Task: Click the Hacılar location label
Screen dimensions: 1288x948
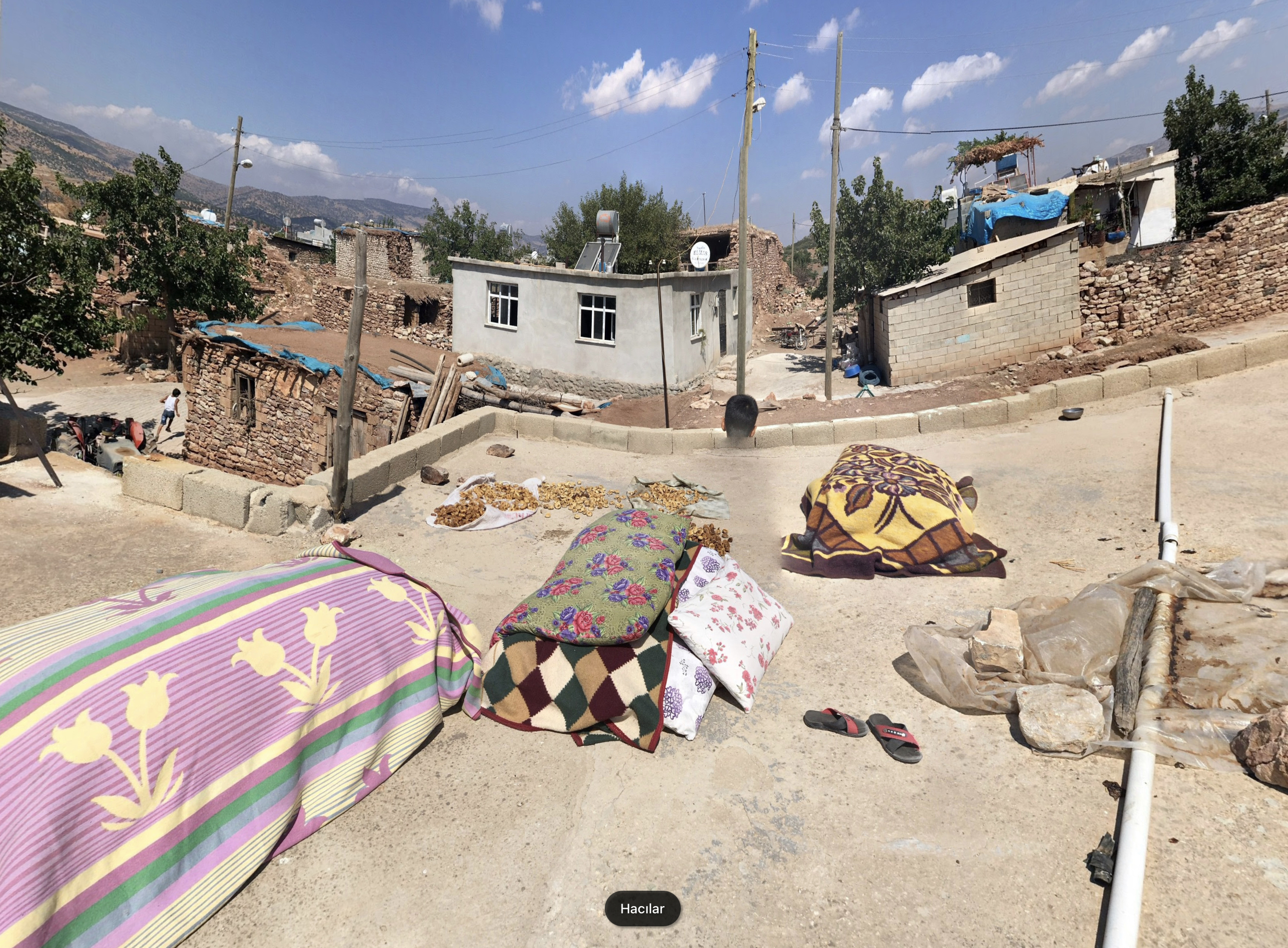Action: [642, 909]
